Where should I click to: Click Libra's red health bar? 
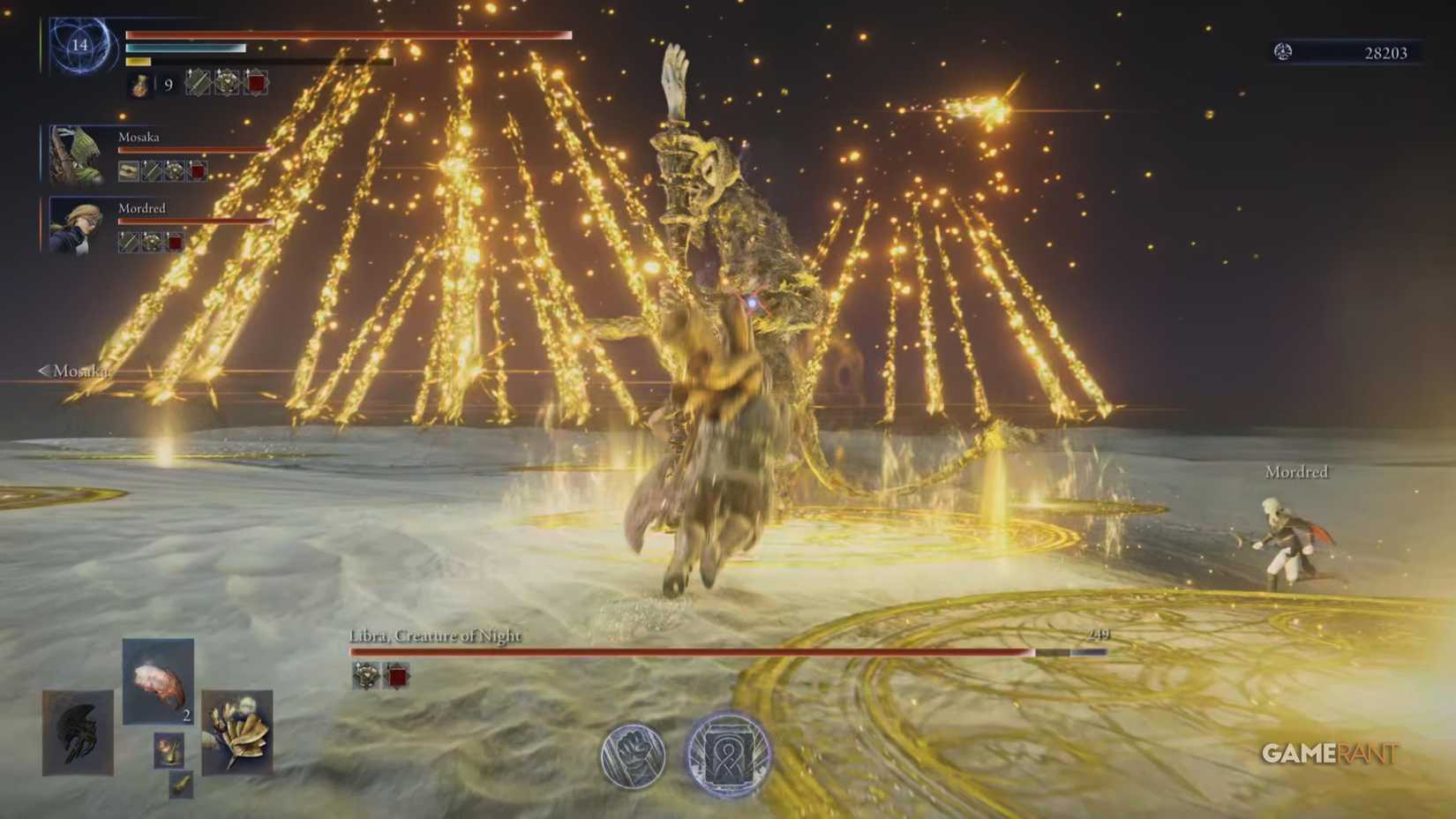pyautogui.click(x=688, y=651)
